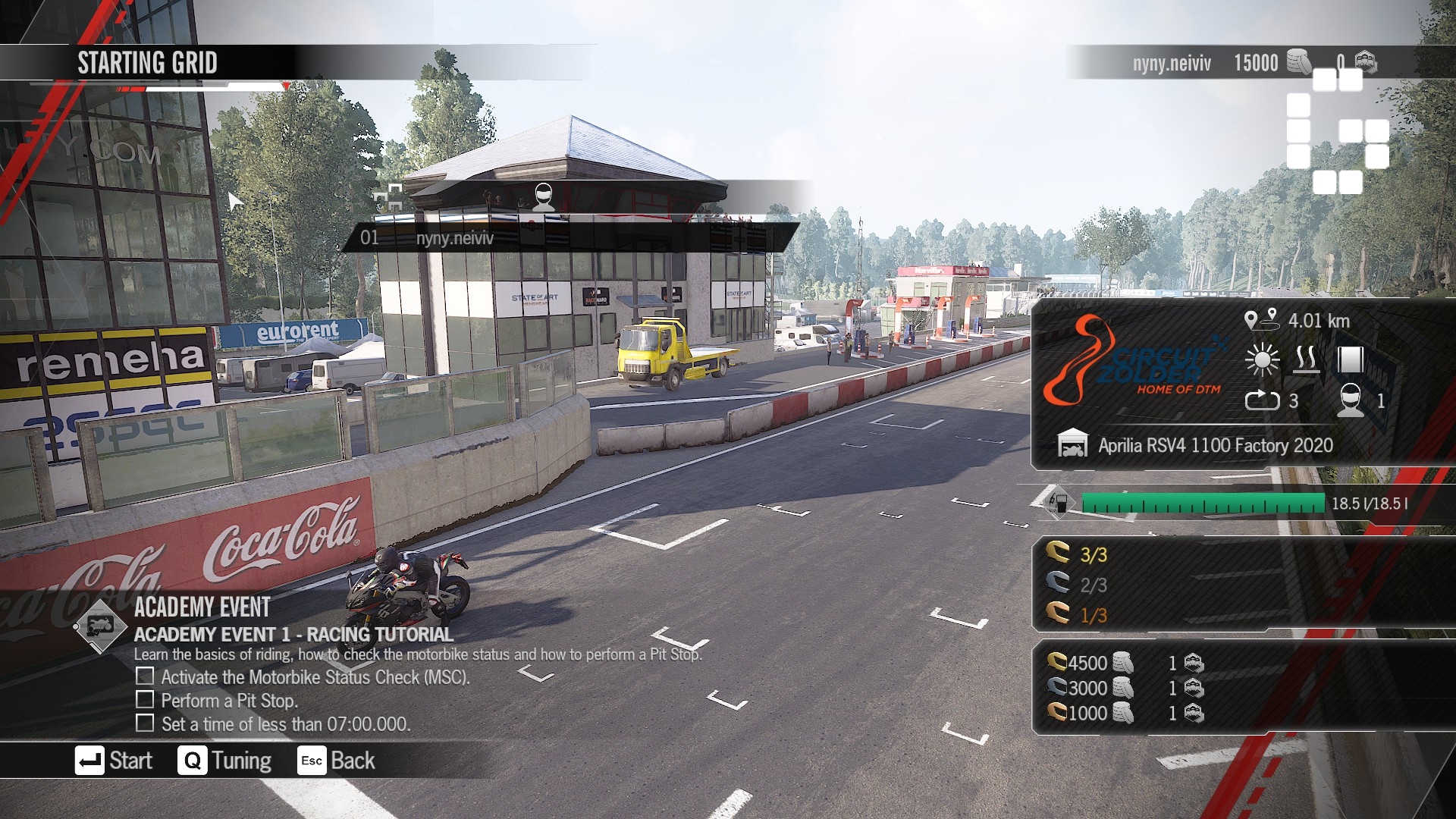This screenshot has height=819, width=1456.
Task: Click the lap count loop icon showing 3
Action: tap(1265, 402)
